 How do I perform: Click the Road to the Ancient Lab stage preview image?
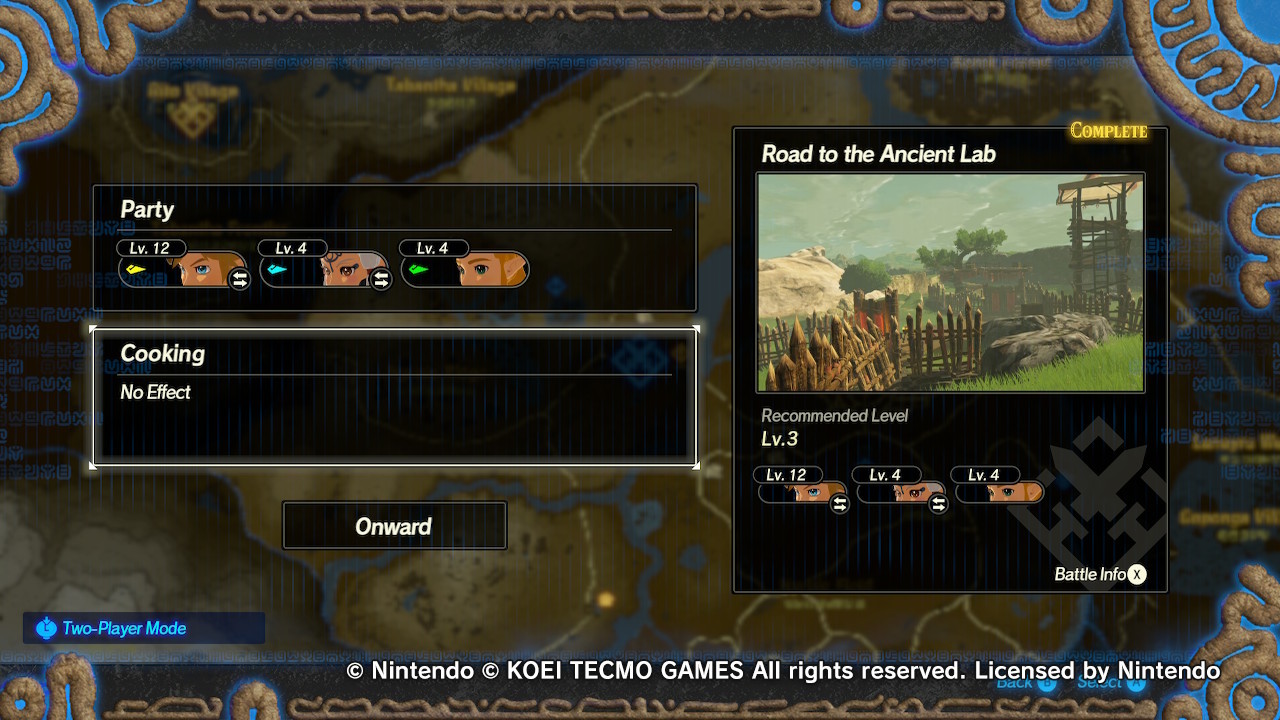[950, 282]
